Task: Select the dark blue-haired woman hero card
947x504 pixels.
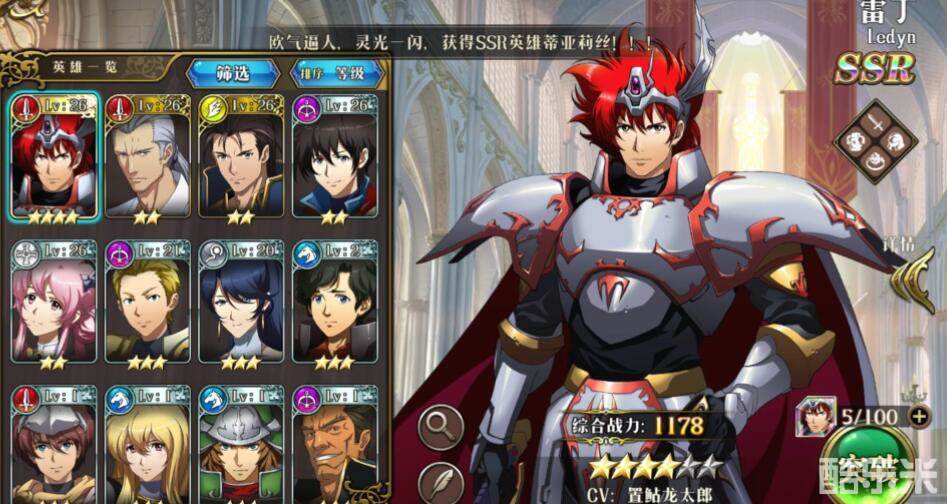Action: coord(241,304)
